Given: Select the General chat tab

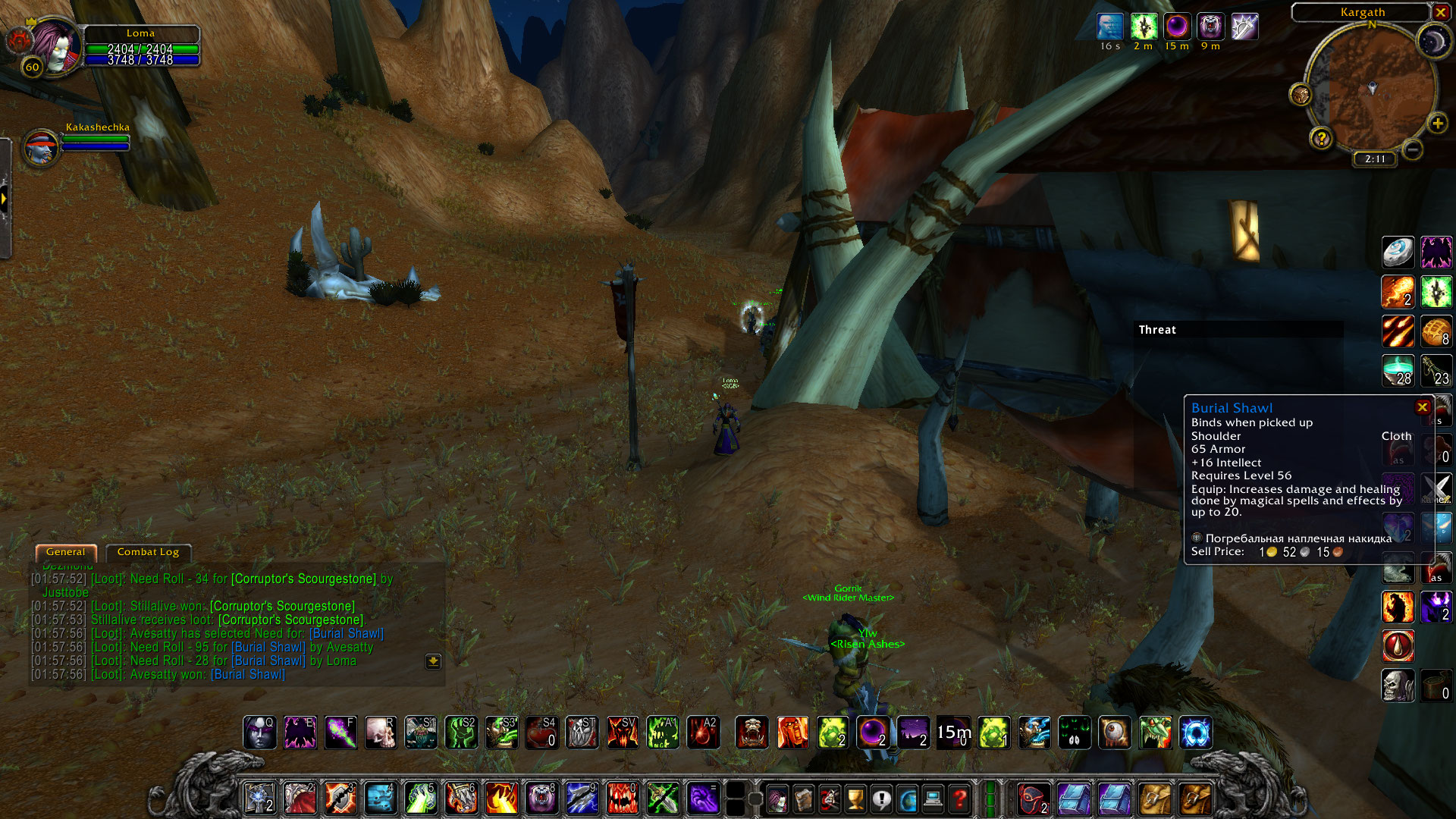Looking at the screenshot, I should click(x=66, y=552).
